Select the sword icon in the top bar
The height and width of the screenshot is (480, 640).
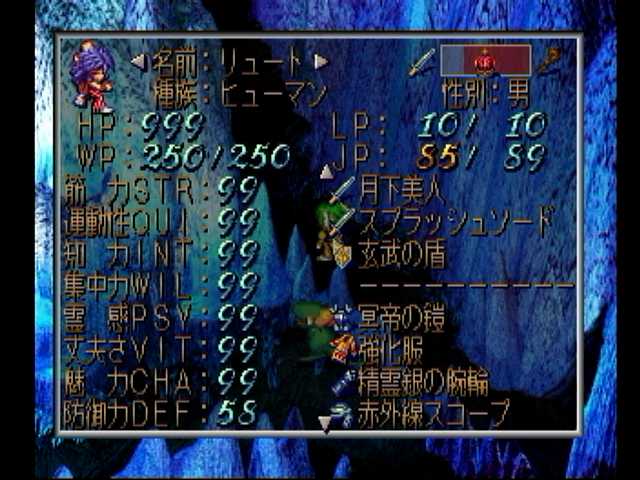point(421,62)
